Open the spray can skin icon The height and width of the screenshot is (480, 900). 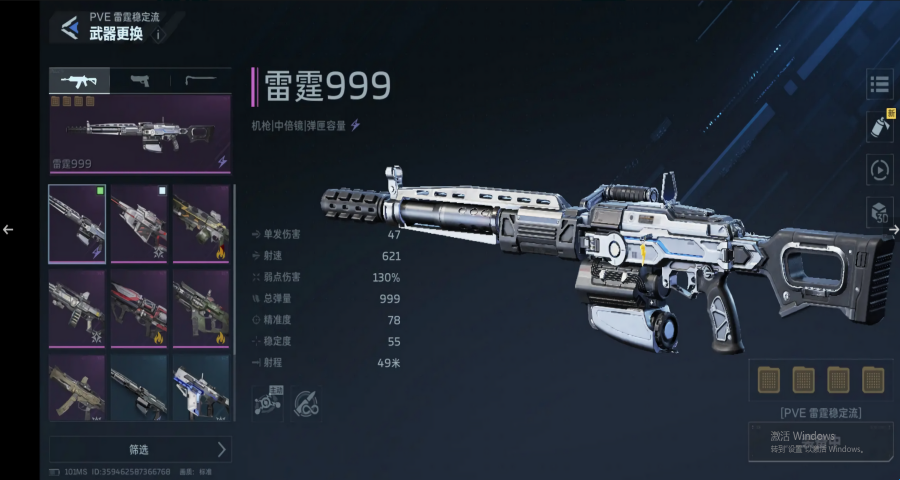[879, 127]
